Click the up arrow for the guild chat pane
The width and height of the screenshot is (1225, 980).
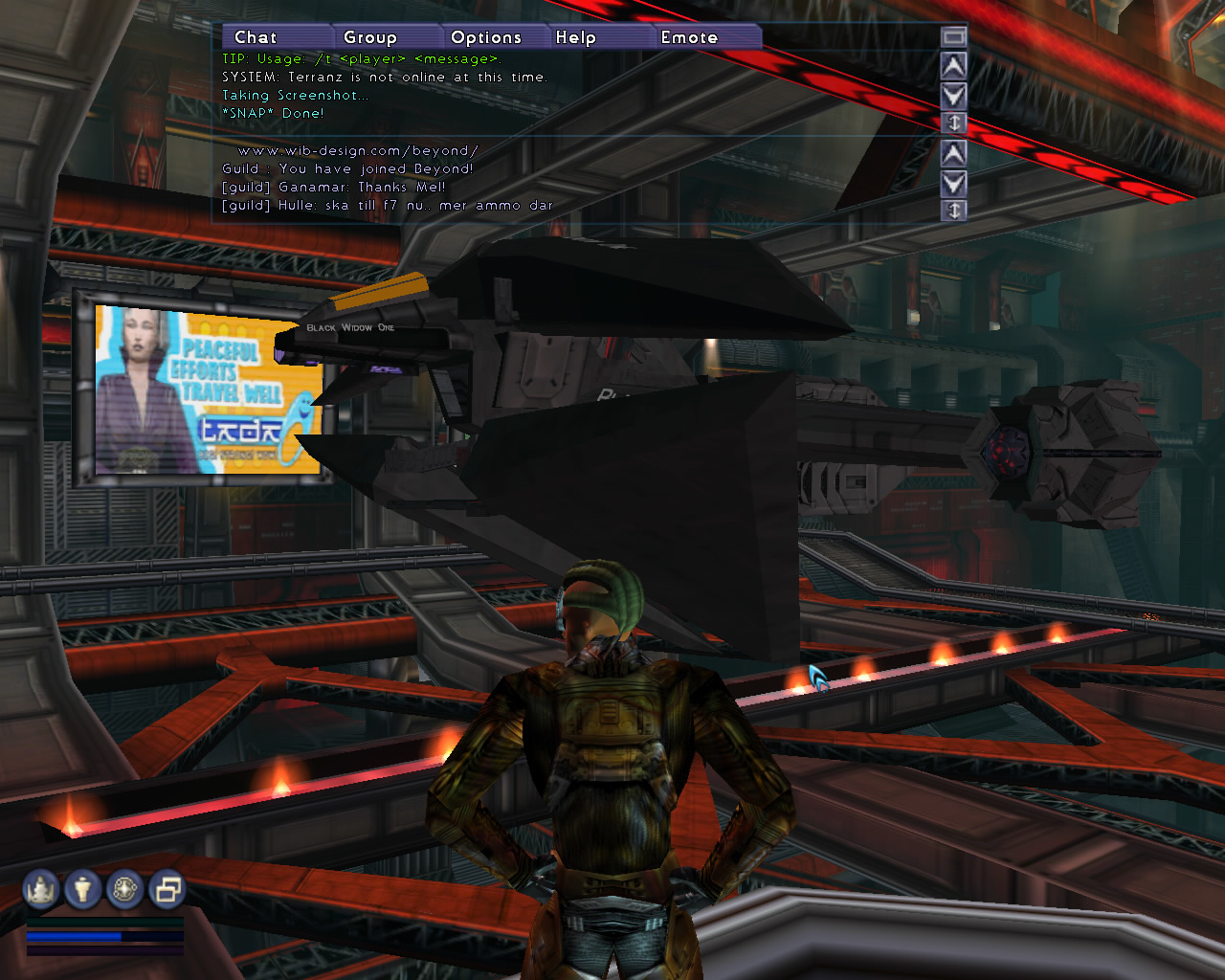click(953, 153)
